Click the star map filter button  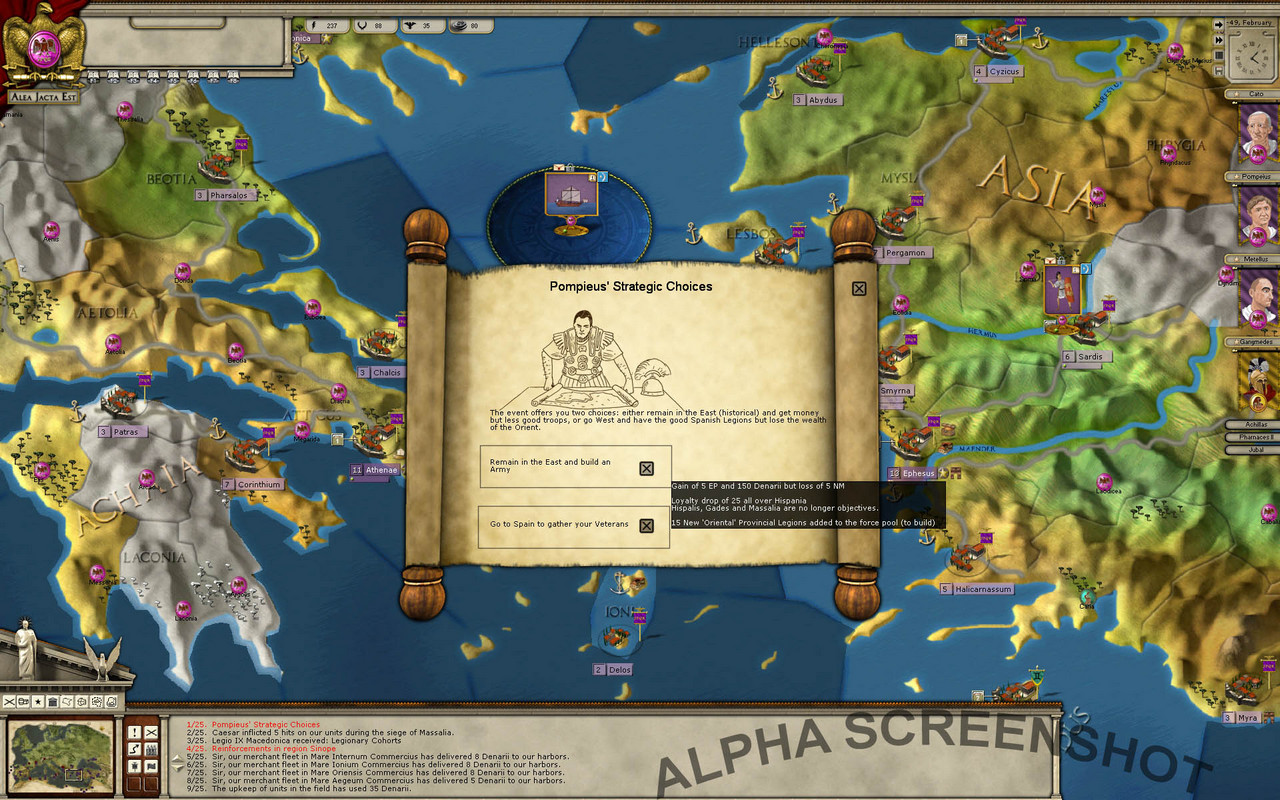(38, 702)
